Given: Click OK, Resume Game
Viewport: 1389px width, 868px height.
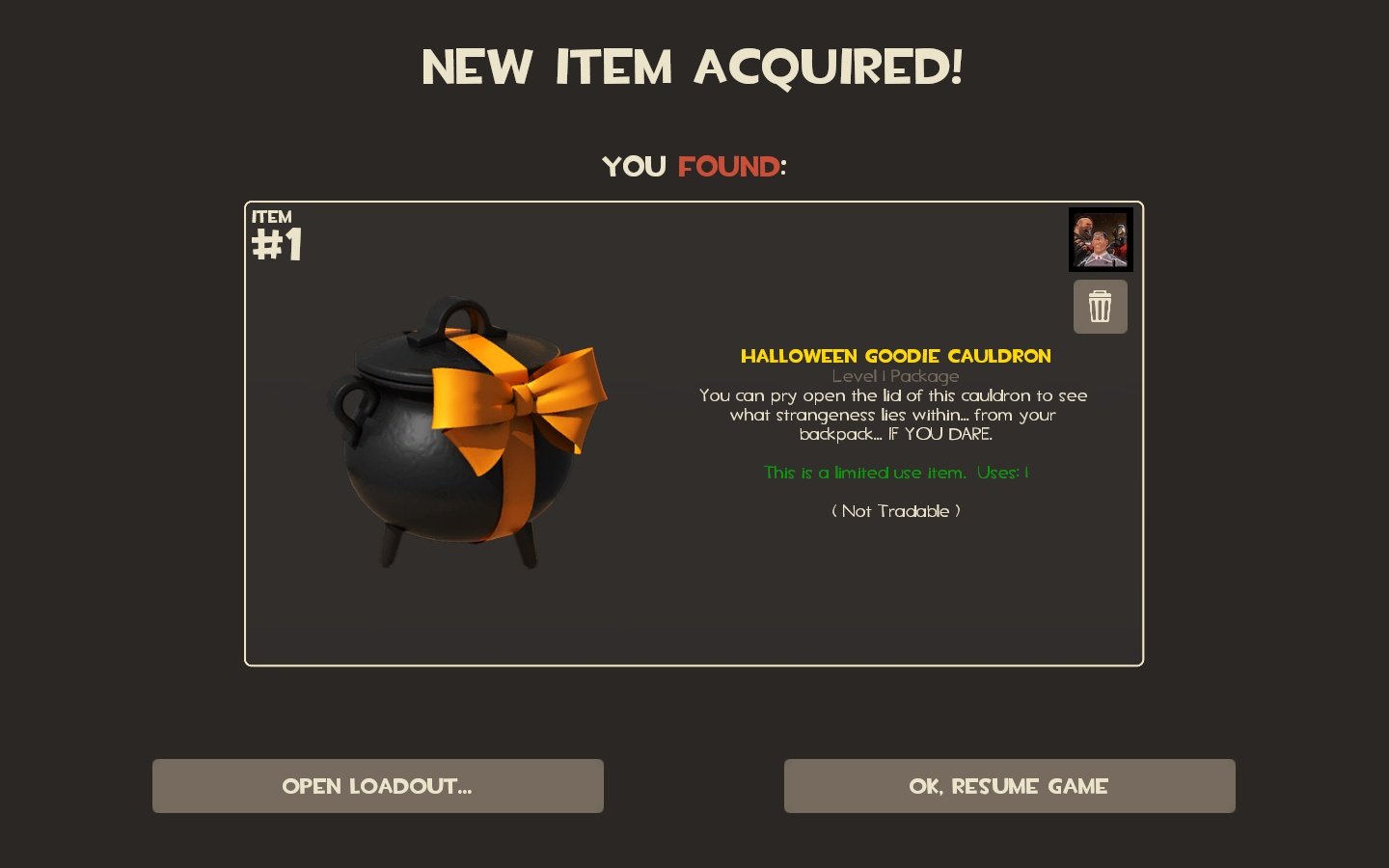Looking at the screenshot, I should click(x=1009, y=786).
